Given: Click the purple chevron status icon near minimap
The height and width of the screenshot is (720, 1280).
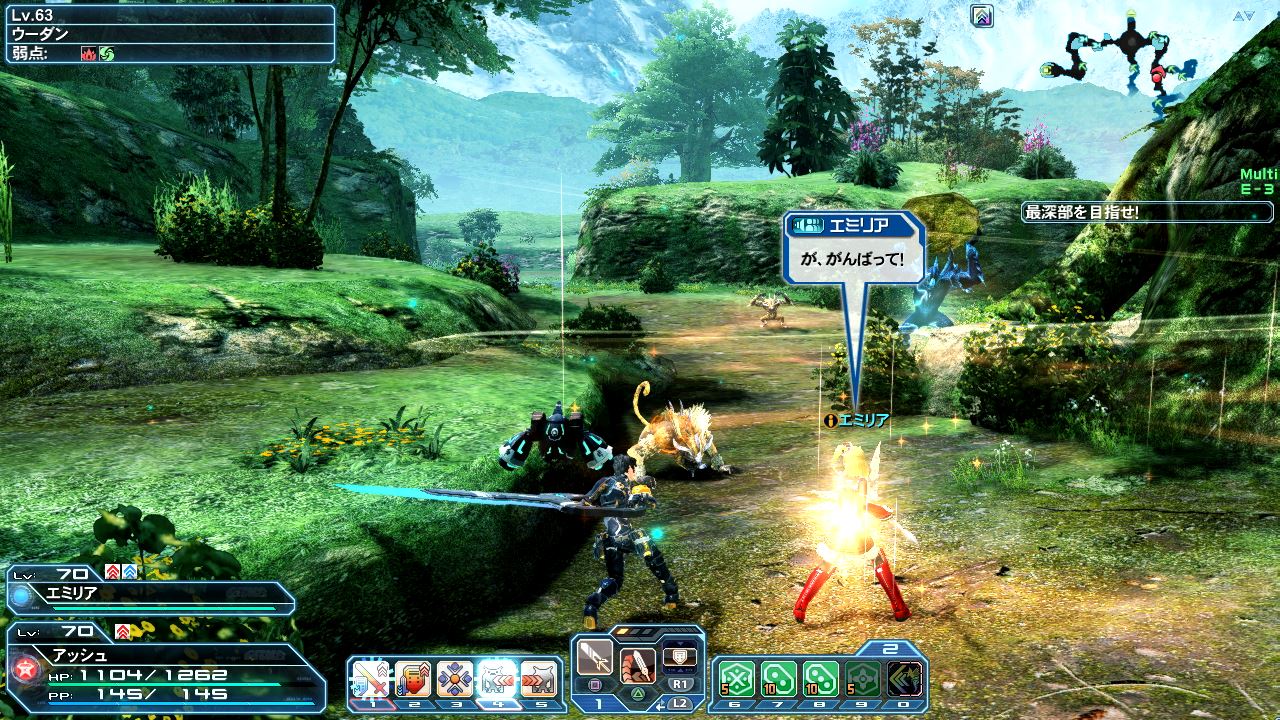Looking at the screenshot, I should 981,15.
